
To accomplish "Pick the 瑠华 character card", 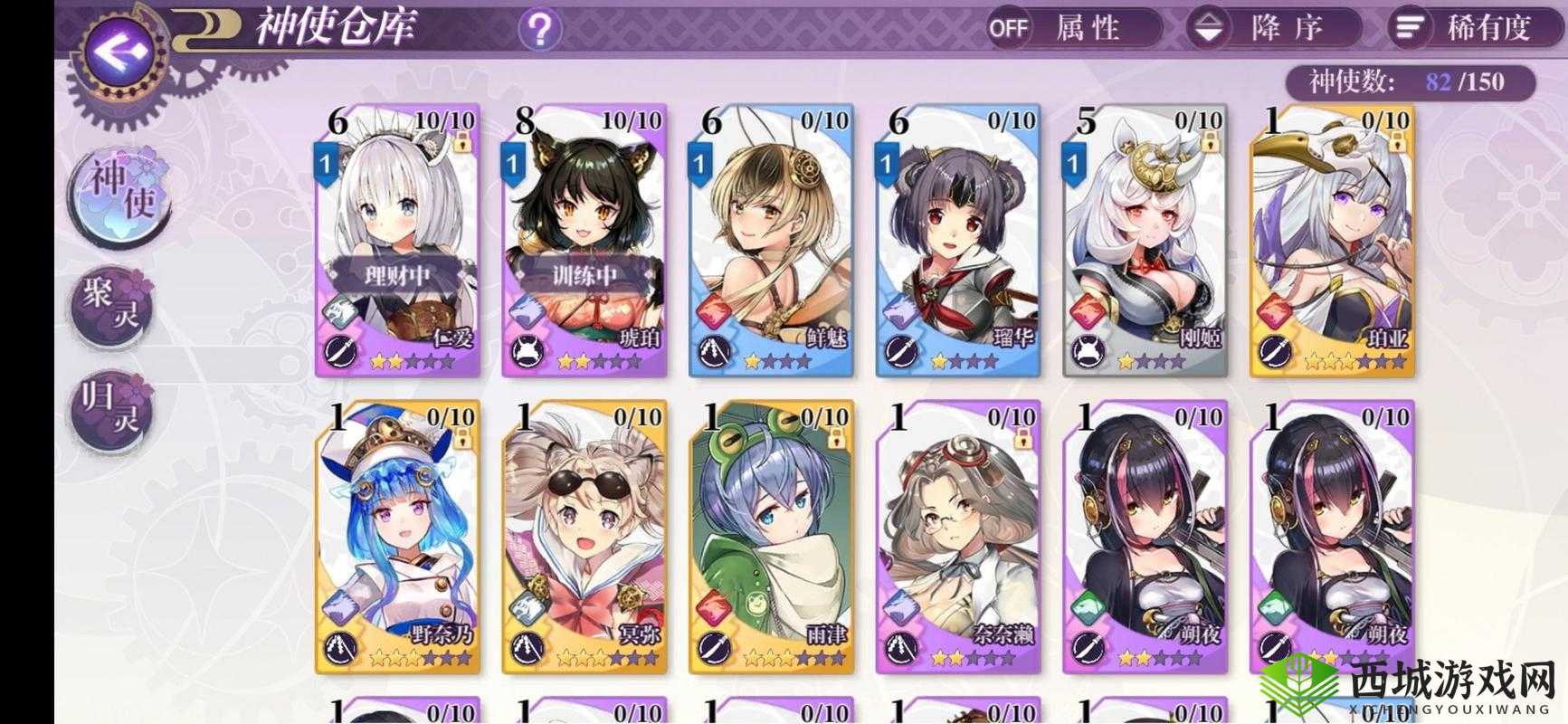I will (x=958, y=240).
